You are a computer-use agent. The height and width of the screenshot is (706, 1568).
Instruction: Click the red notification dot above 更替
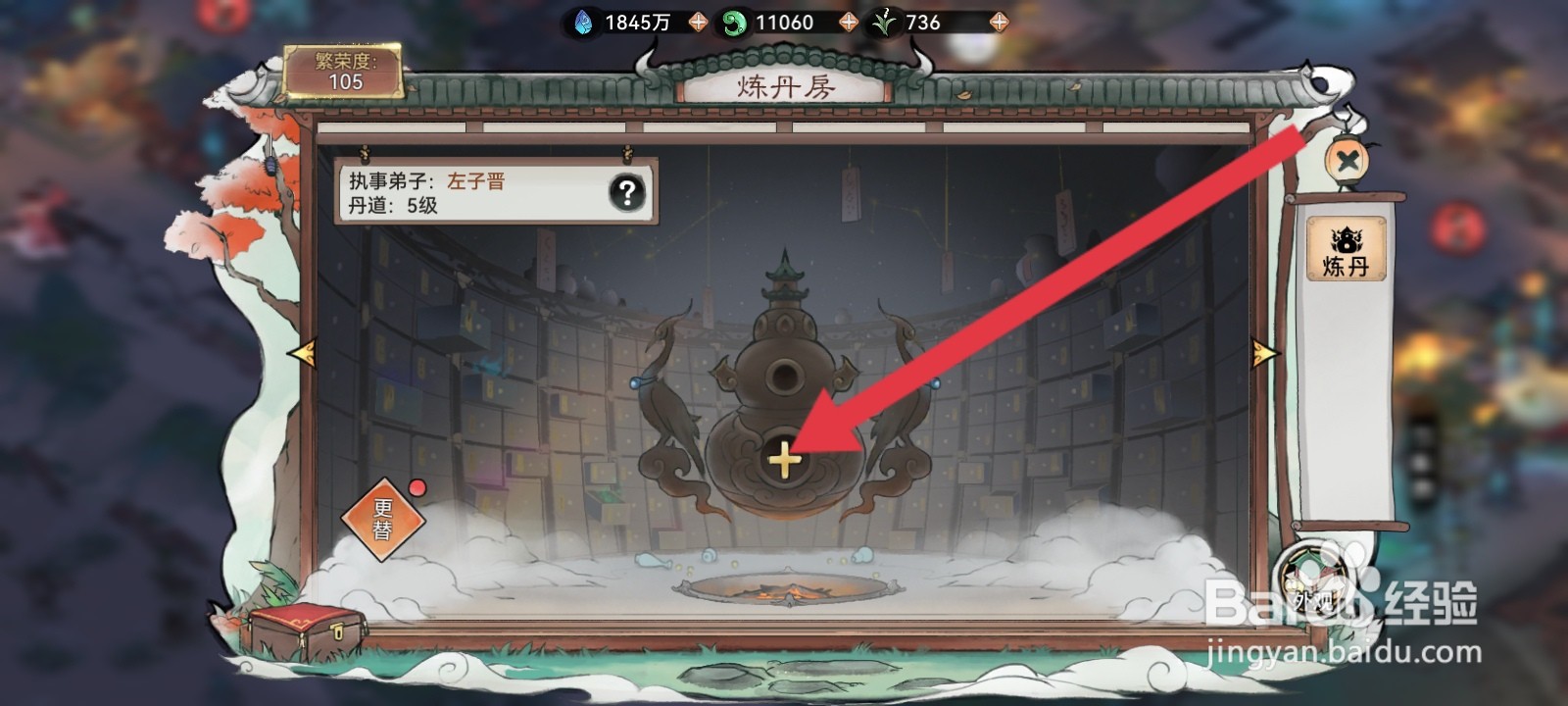[416, 487]
